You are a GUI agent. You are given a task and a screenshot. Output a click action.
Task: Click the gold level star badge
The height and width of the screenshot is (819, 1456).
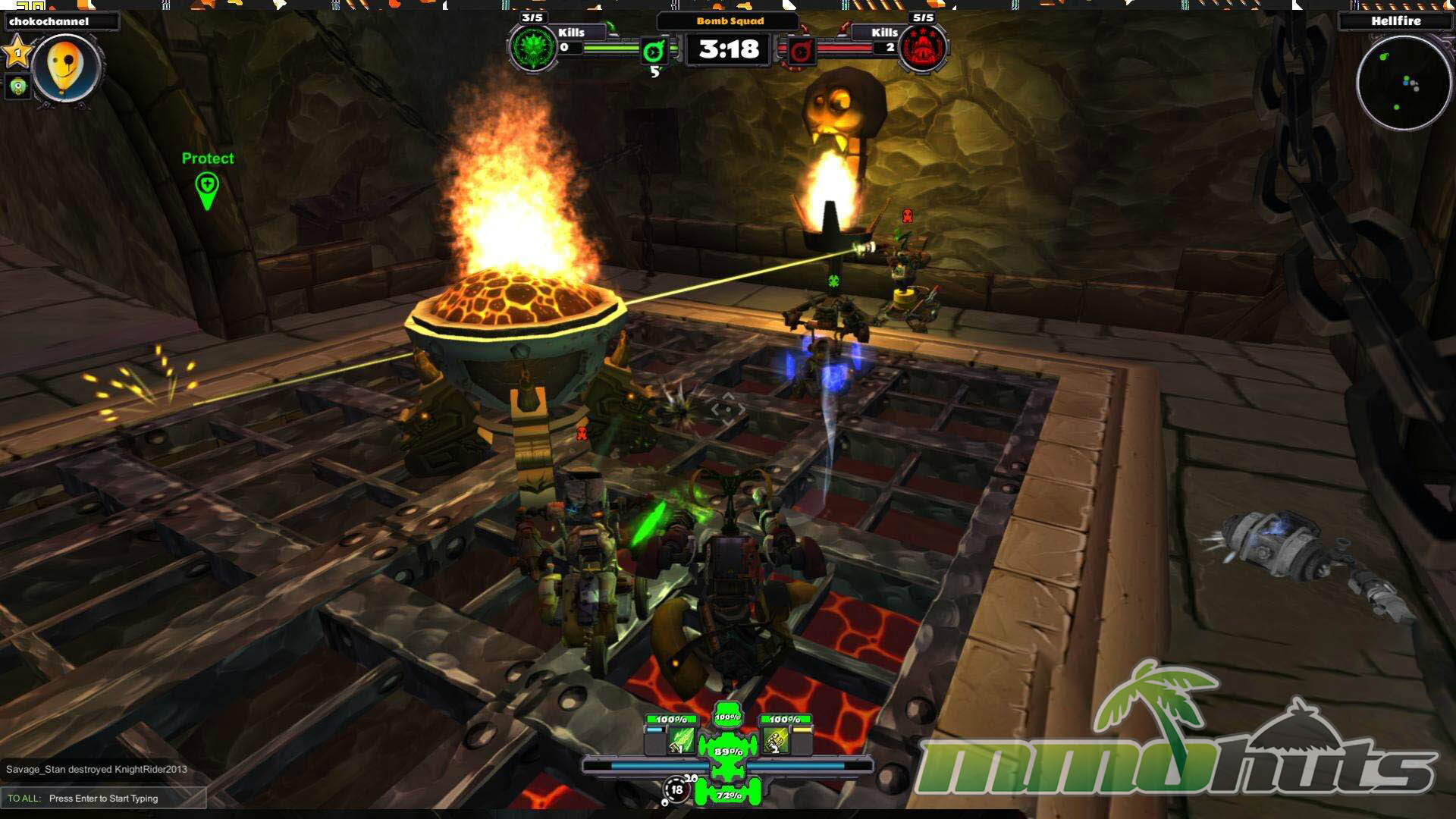(x=17, y=53)
